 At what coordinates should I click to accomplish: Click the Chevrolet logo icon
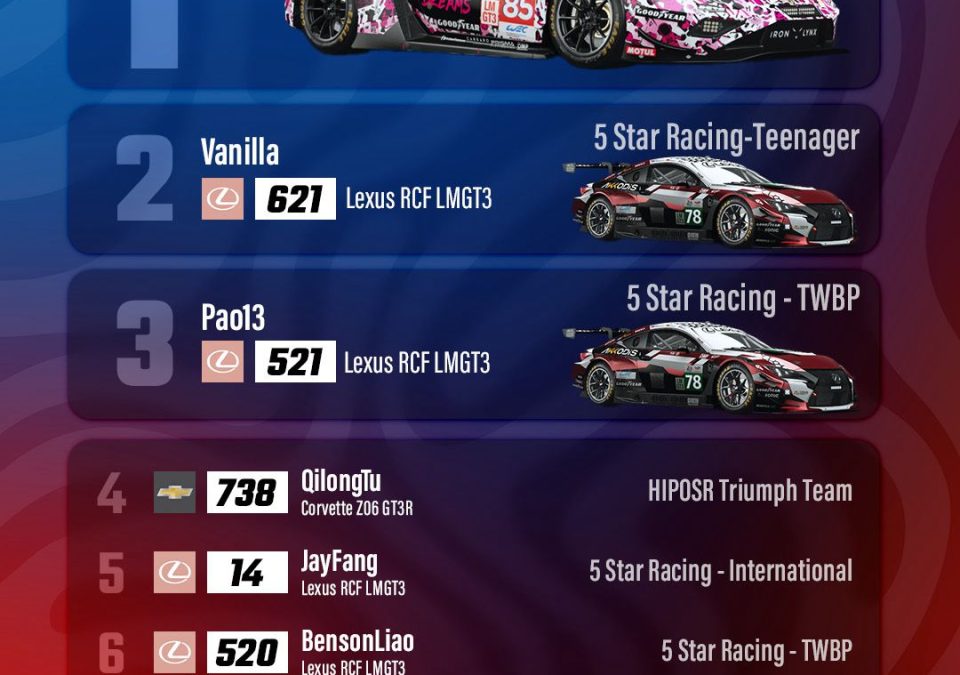point(175,493)
